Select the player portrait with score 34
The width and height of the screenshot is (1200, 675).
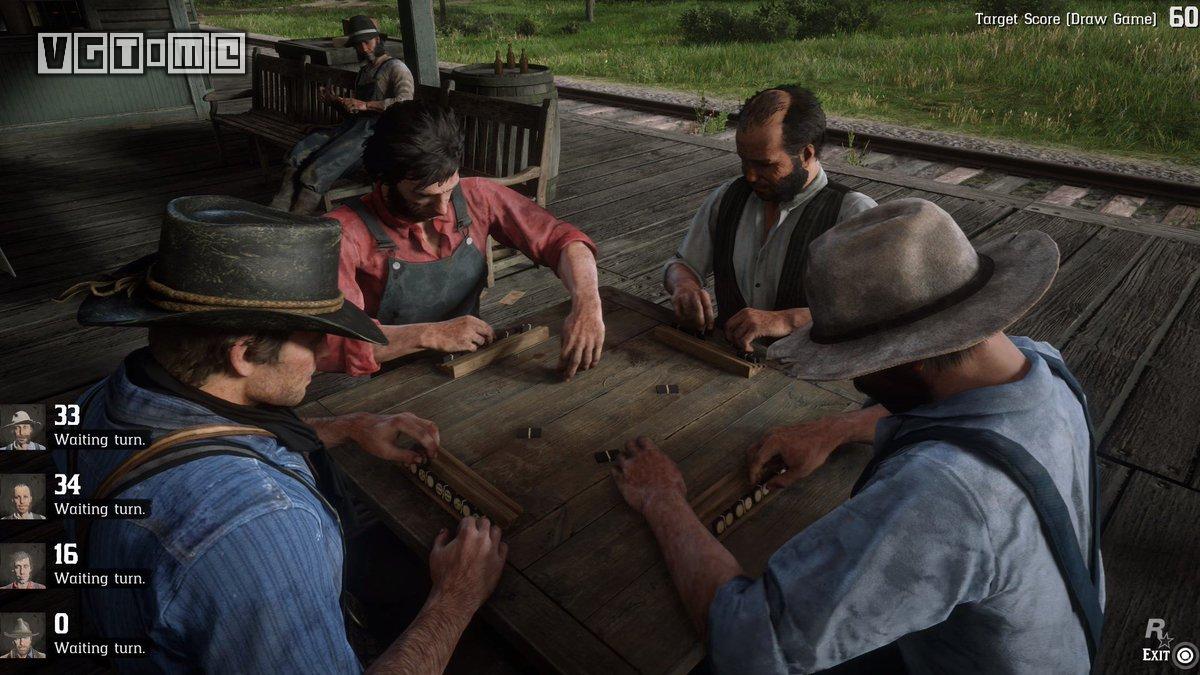point(22,496)
